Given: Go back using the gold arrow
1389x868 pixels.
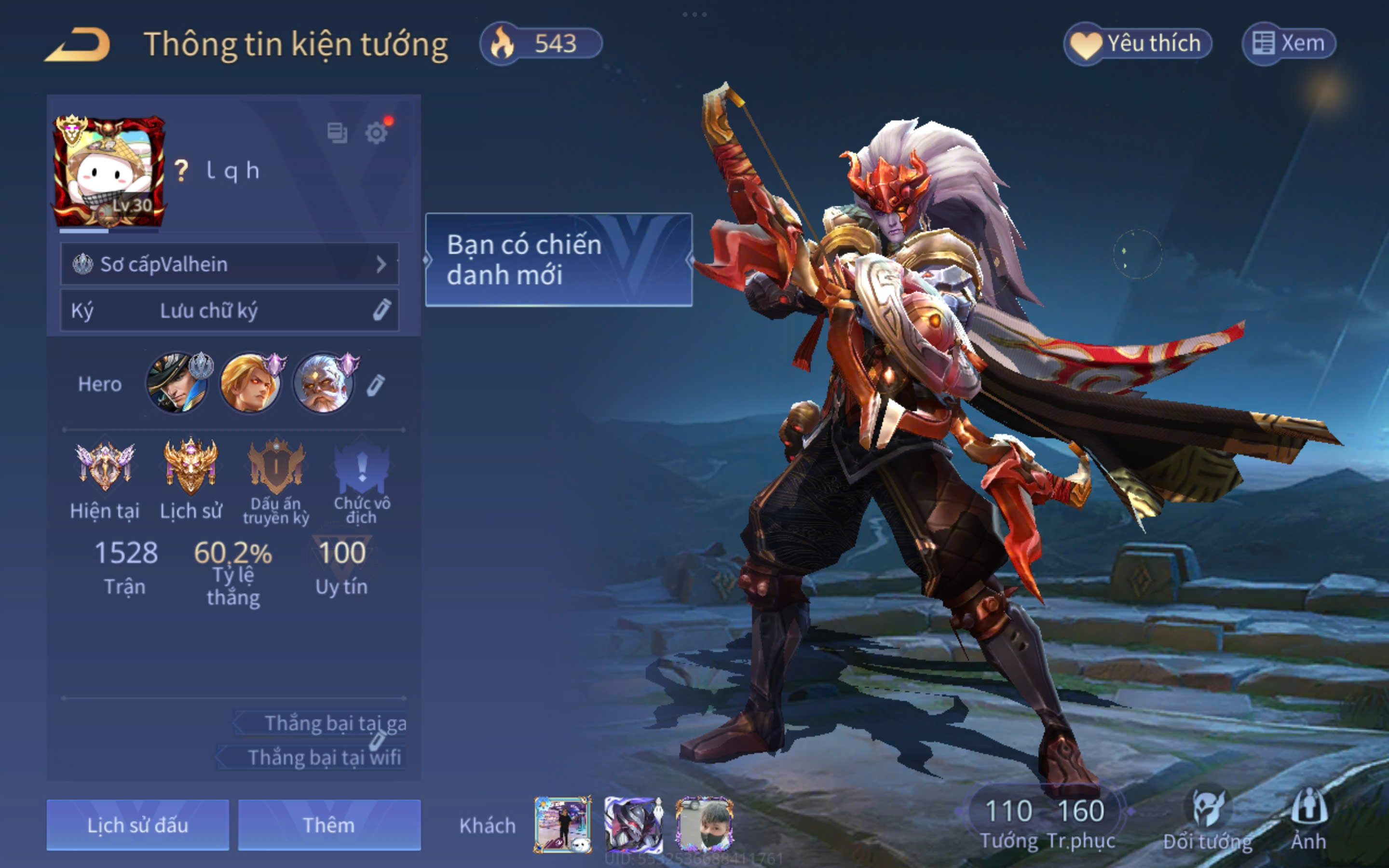Looking at the screenshot, I should tap(78, 45).
